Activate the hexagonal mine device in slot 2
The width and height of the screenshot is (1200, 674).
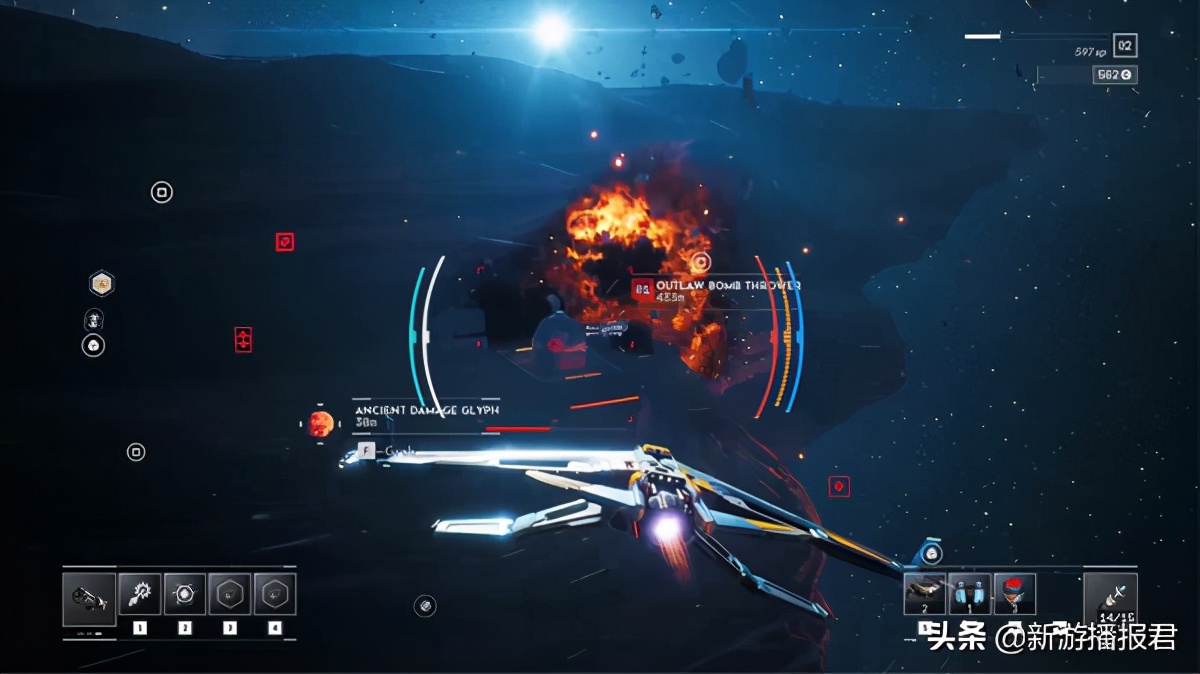185,594
